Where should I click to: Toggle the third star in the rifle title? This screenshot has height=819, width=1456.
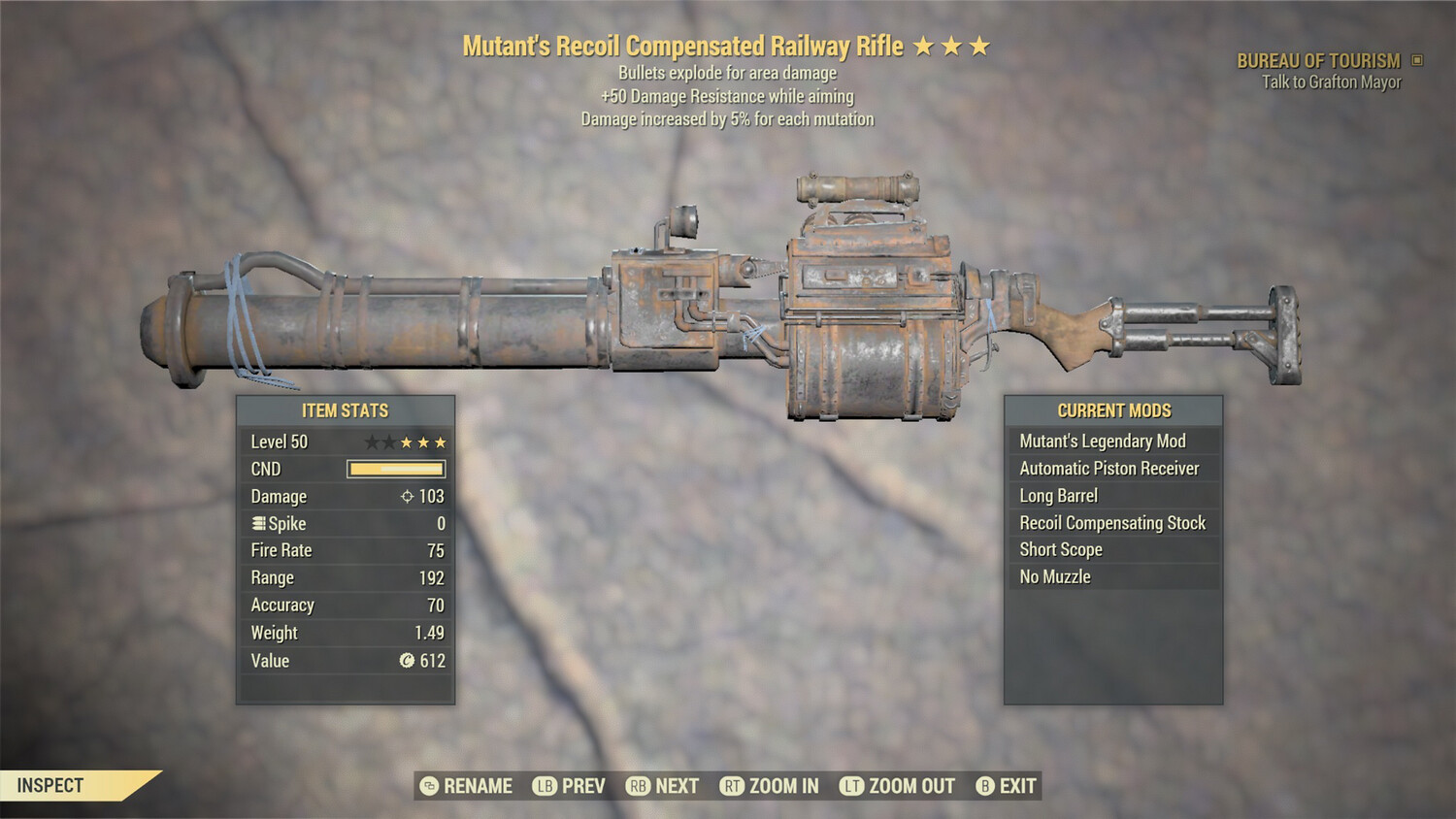(x=980, y=45)
